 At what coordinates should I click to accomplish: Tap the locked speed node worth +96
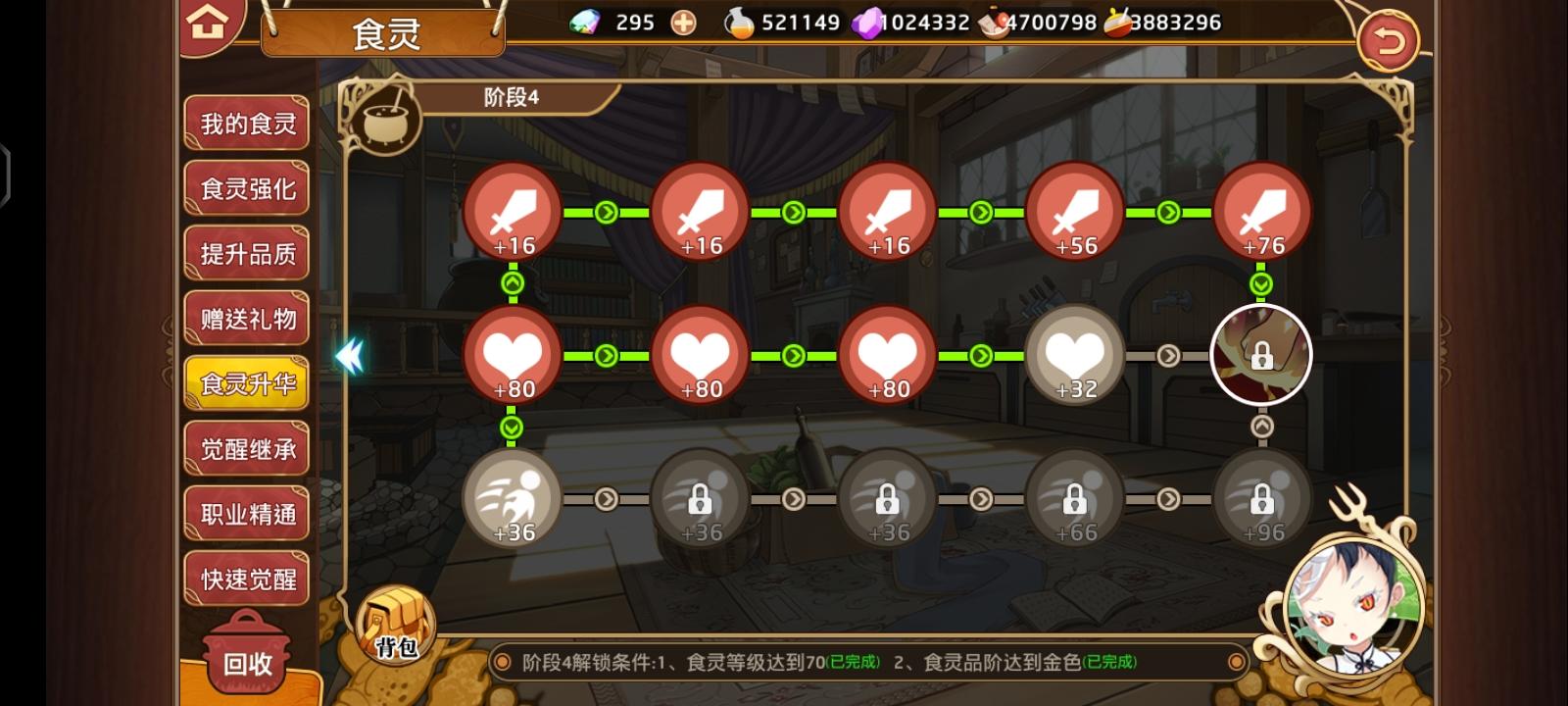pos(1261,498)
